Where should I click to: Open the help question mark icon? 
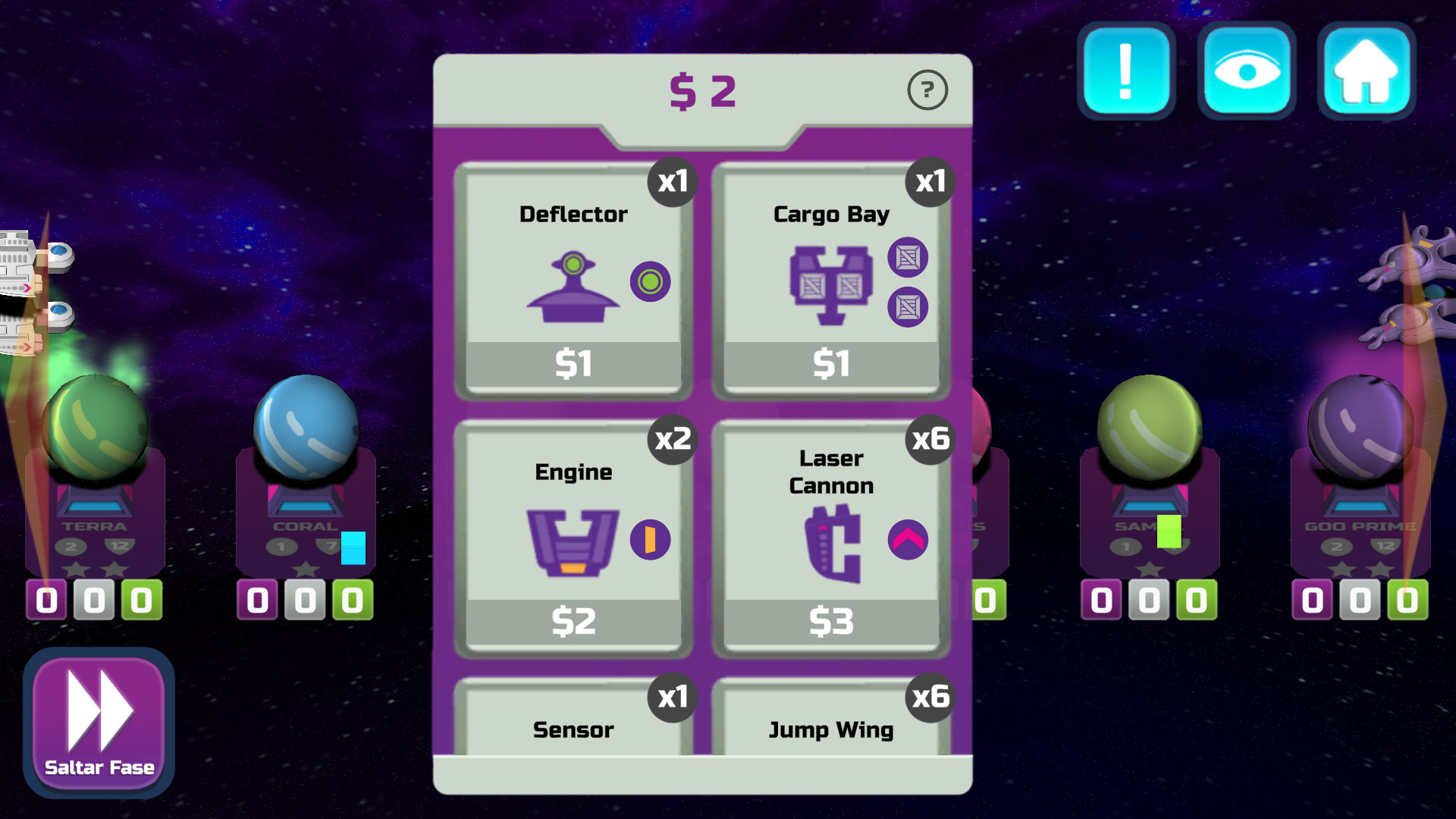(928, 89)
